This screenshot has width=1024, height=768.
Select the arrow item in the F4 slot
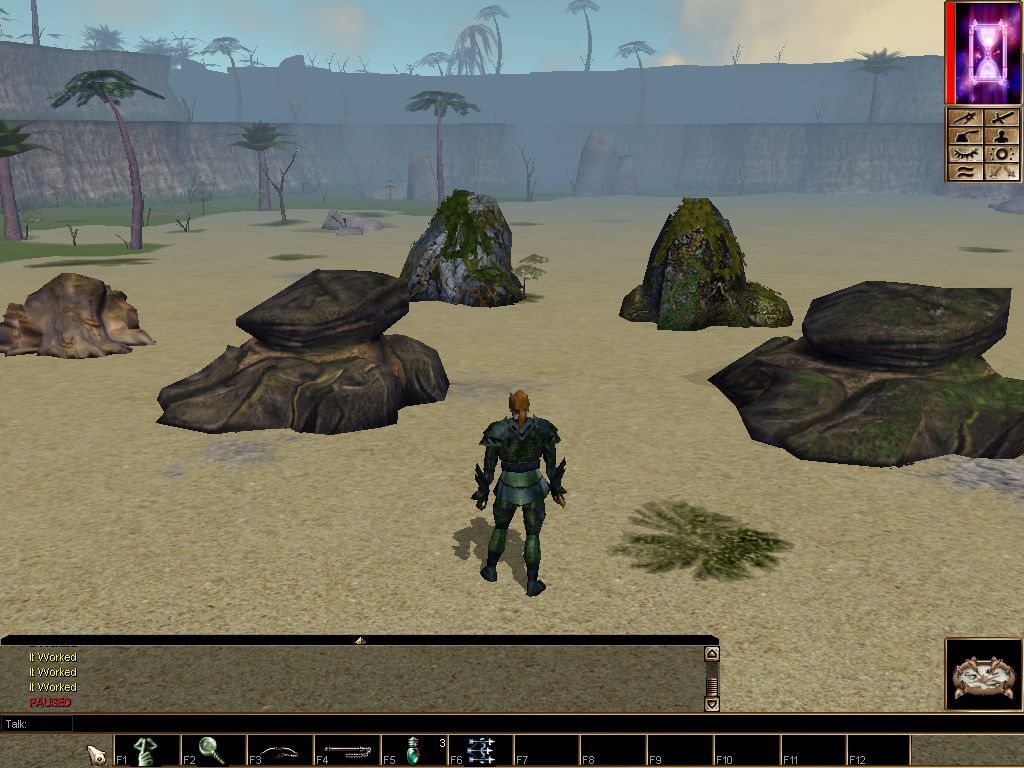coord(347,750)
